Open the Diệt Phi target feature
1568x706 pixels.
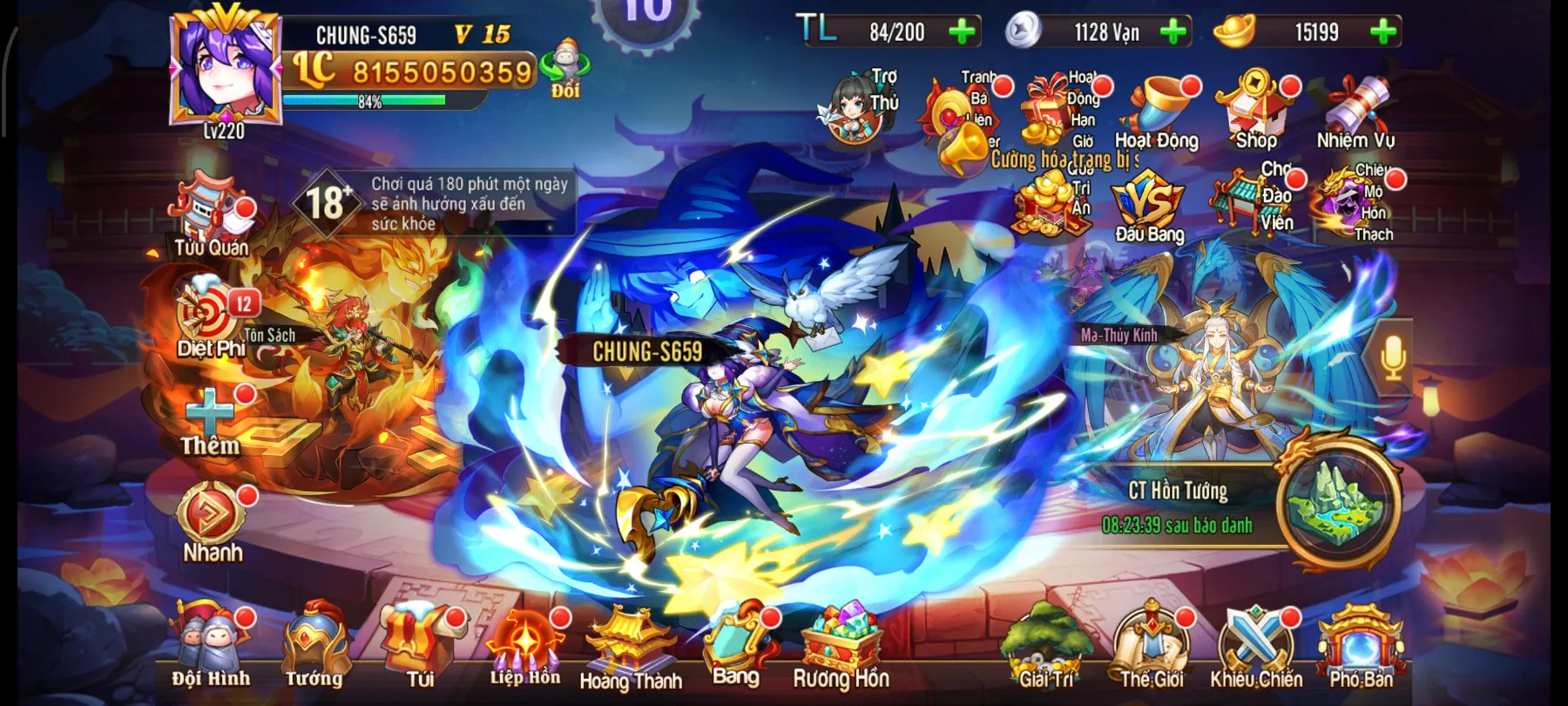tap(206, 309)
